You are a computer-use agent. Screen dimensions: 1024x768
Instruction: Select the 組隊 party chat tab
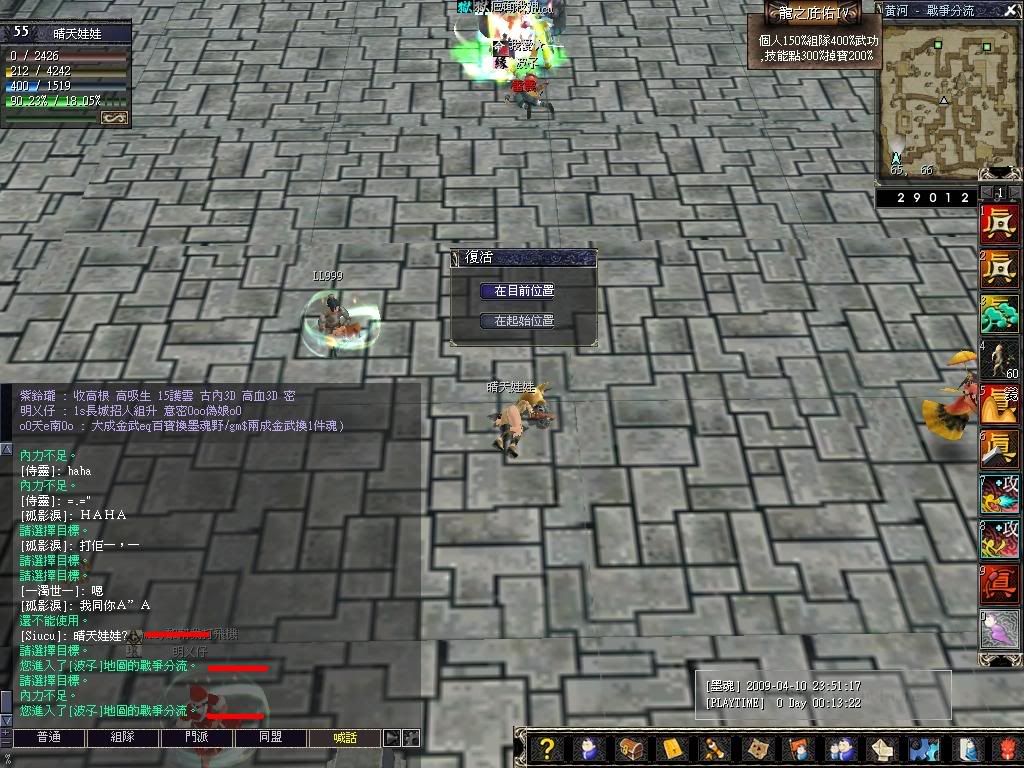tap(121, 738)
